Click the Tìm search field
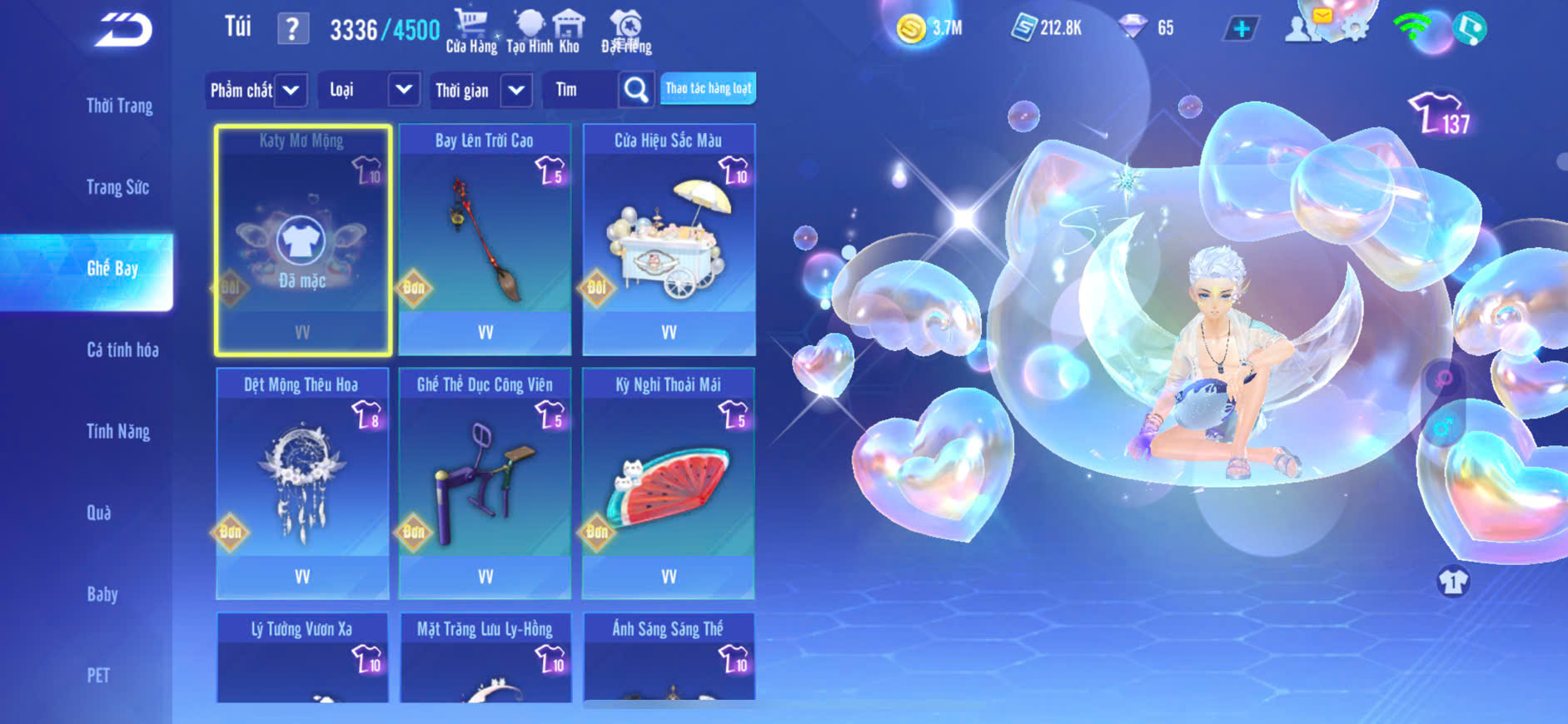 pos(580,90)
